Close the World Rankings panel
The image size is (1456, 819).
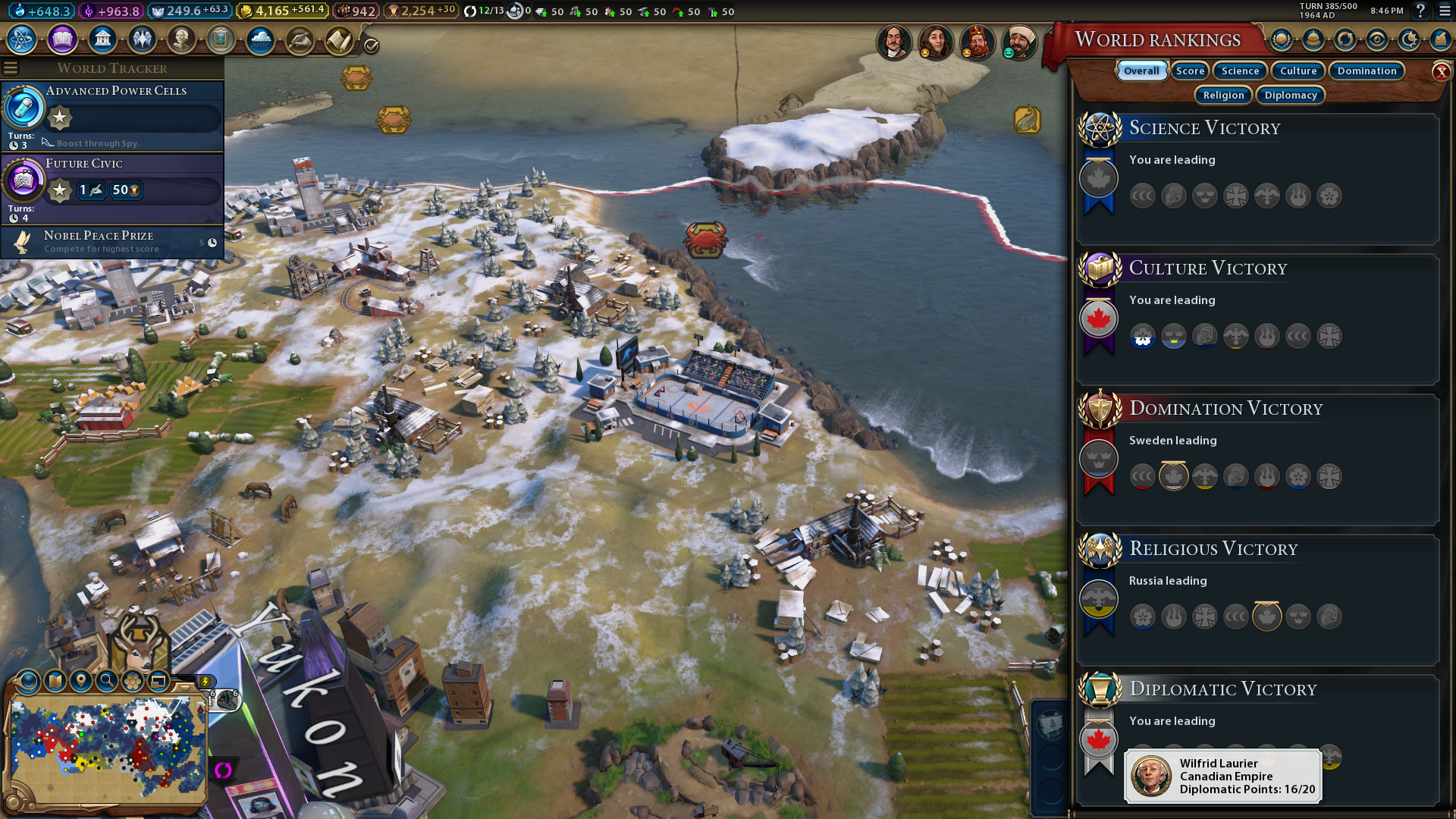tap(1441, 72)
